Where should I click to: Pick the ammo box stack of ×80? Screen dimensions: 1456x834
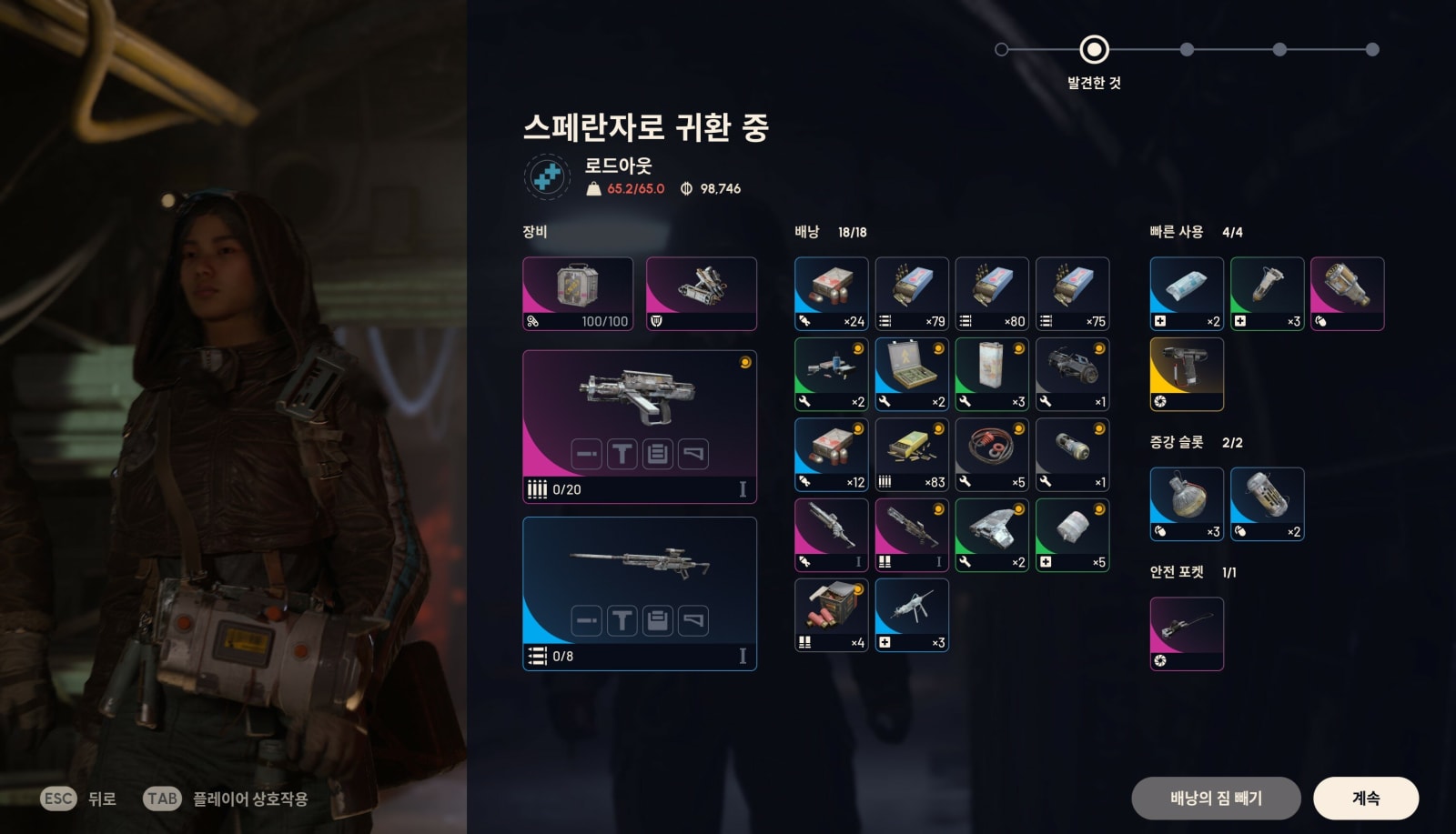click(991, 293)
